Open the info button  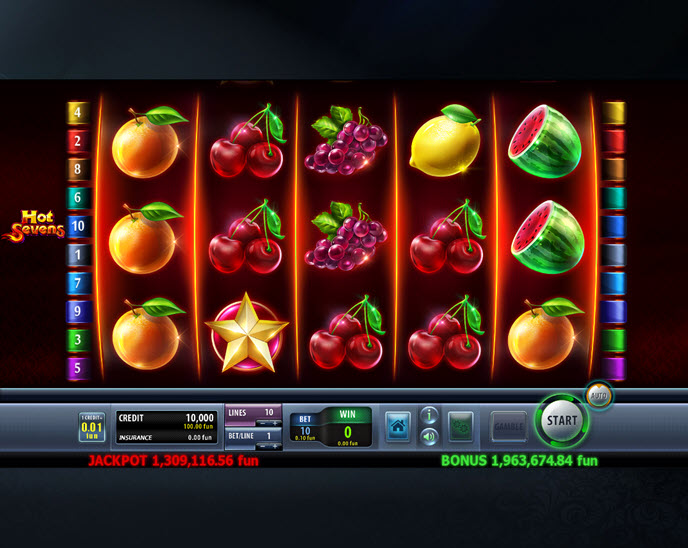[x=429, y=415]
